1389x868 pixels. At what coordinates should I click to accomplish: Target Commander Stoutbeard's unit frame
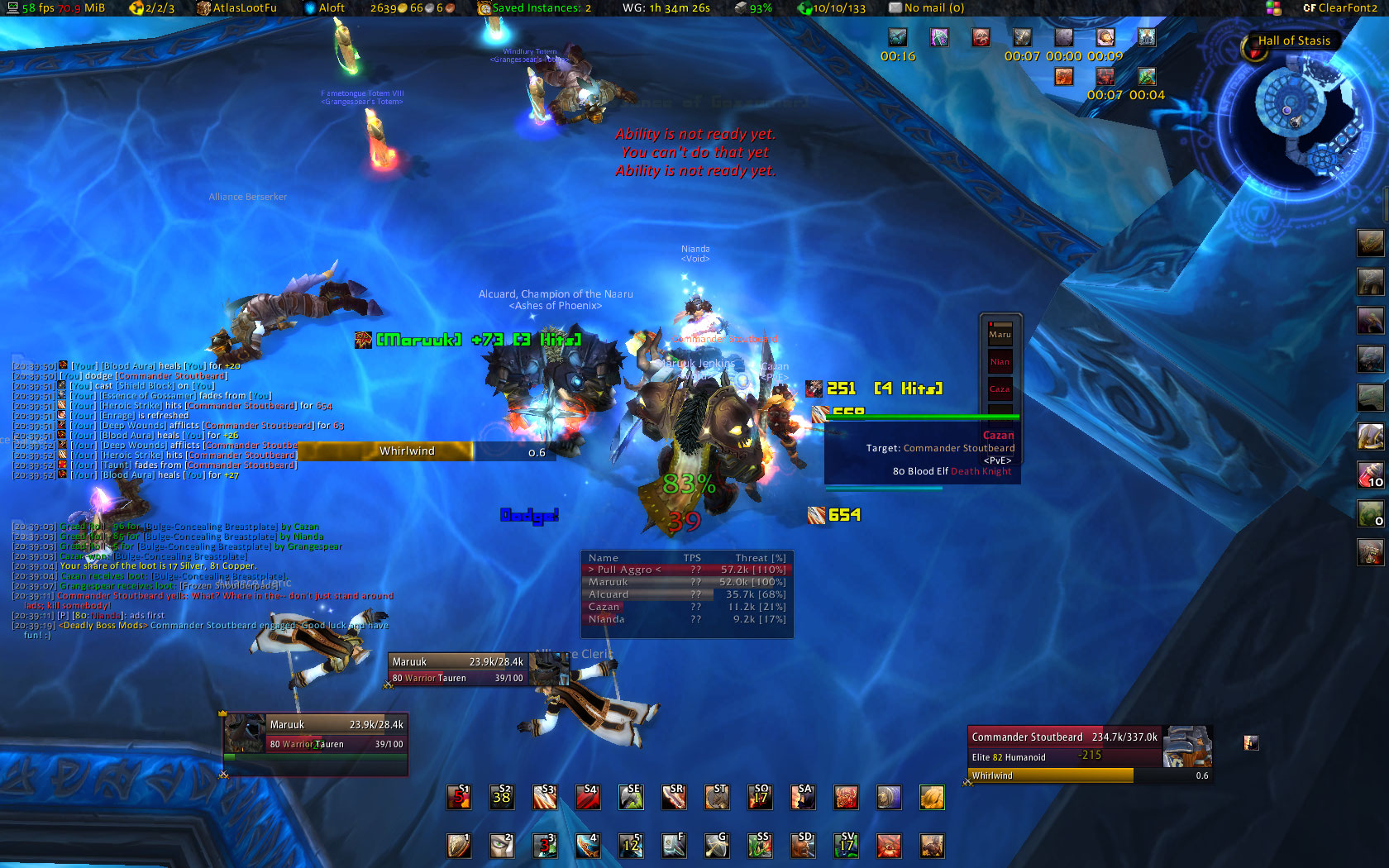(1065, 746)
